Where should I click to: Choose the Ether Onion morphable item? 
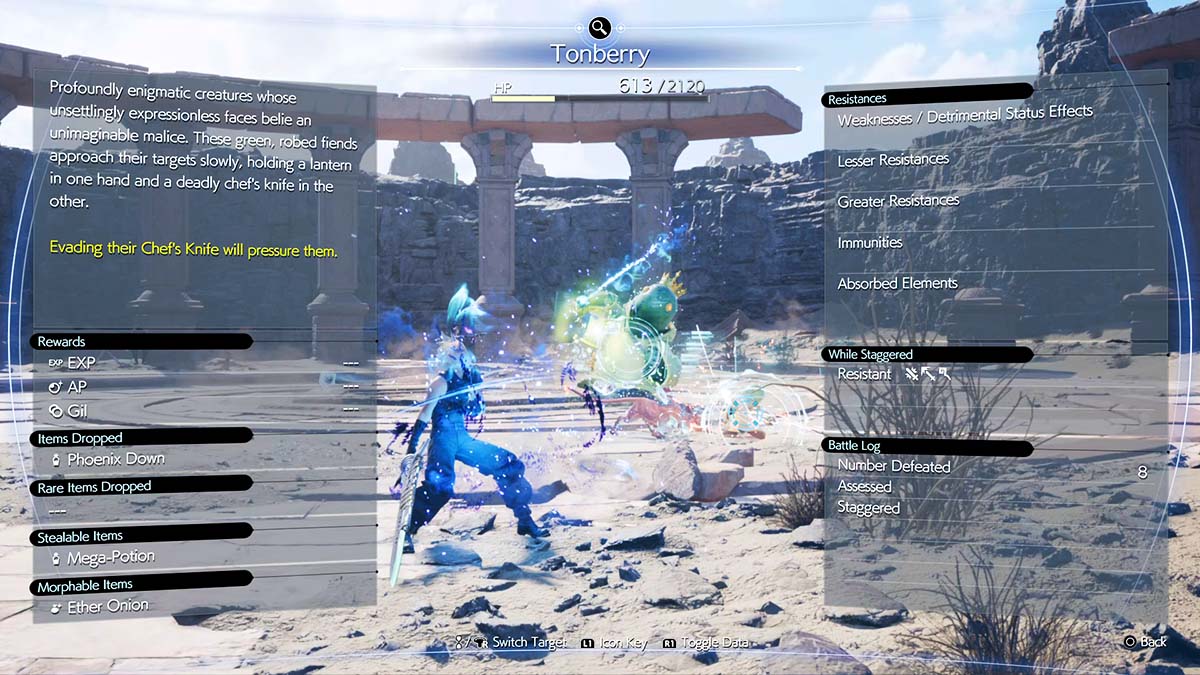point(107,606)
